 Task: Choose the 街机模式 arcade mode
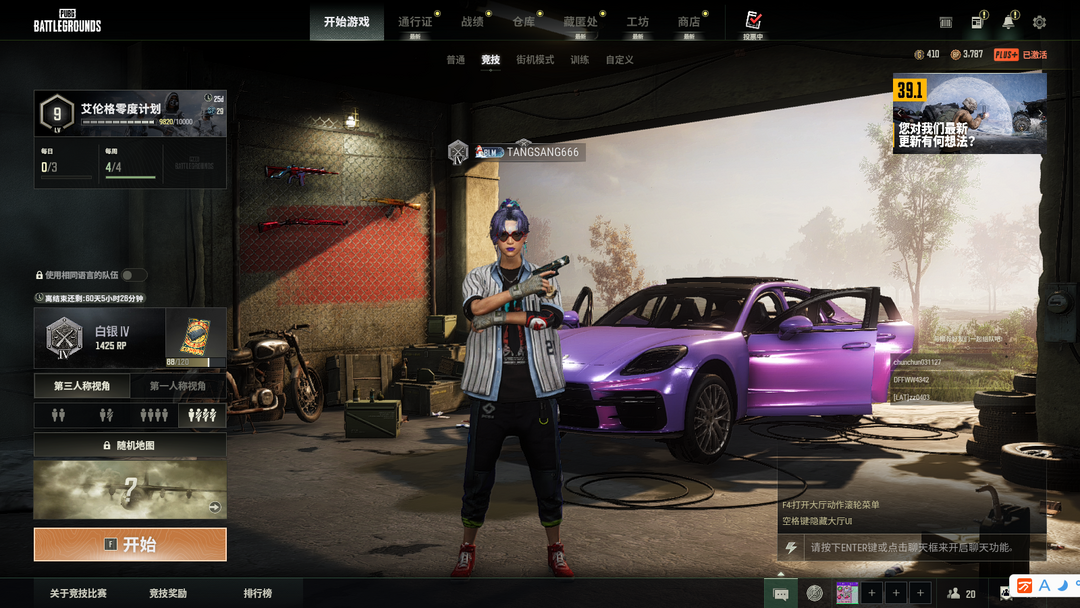pos(535,60)
